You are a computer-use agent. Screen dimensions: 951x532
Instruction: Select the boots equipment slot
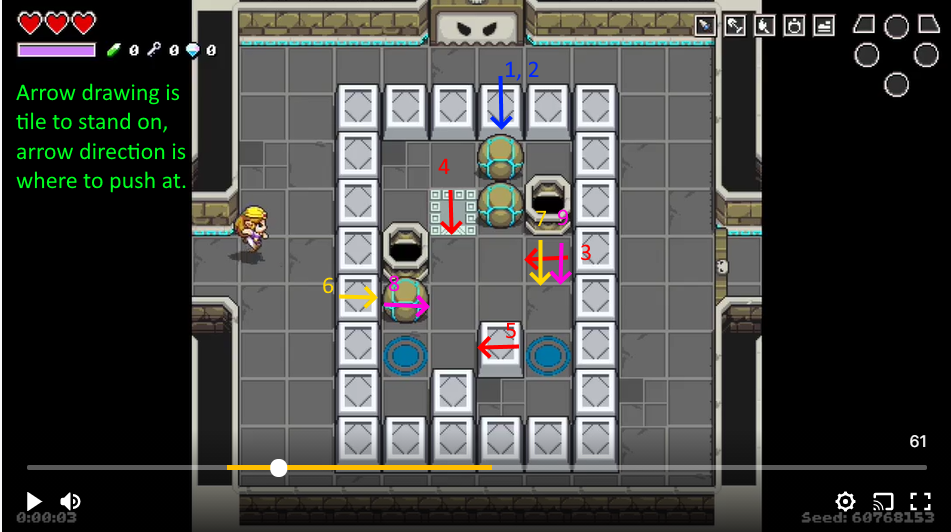pyautogui.click(x=824, y=26)
